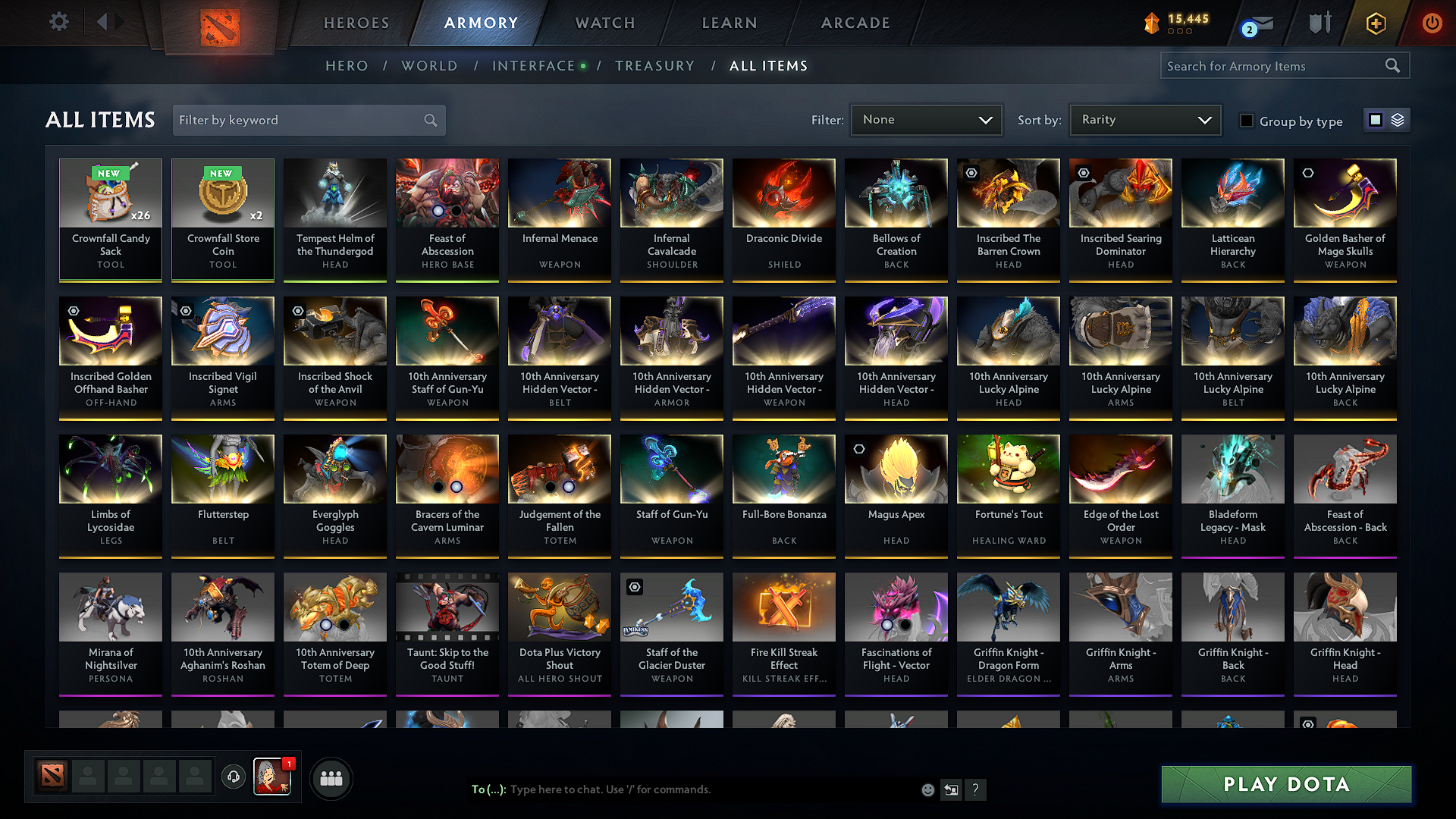Select the Crownfall Candy Sack item
The width and height of the screenshot is (1456, 819).
coord(110,219)
